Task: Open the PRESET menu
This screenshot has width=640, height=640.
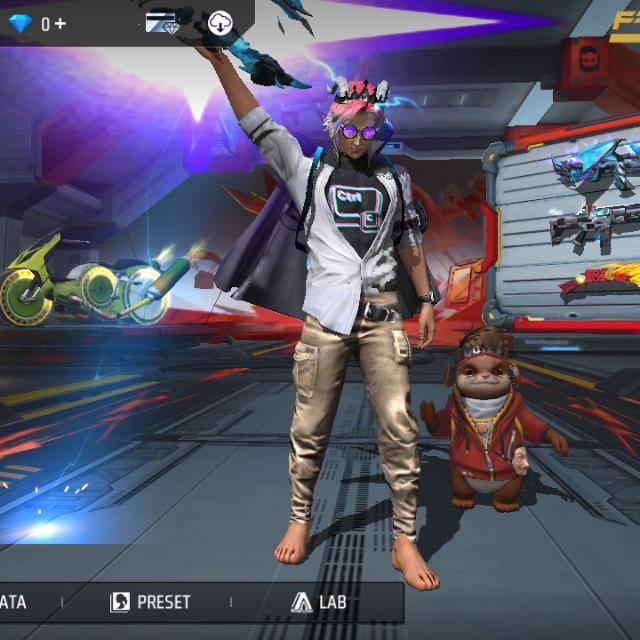Action: point(150,603)
